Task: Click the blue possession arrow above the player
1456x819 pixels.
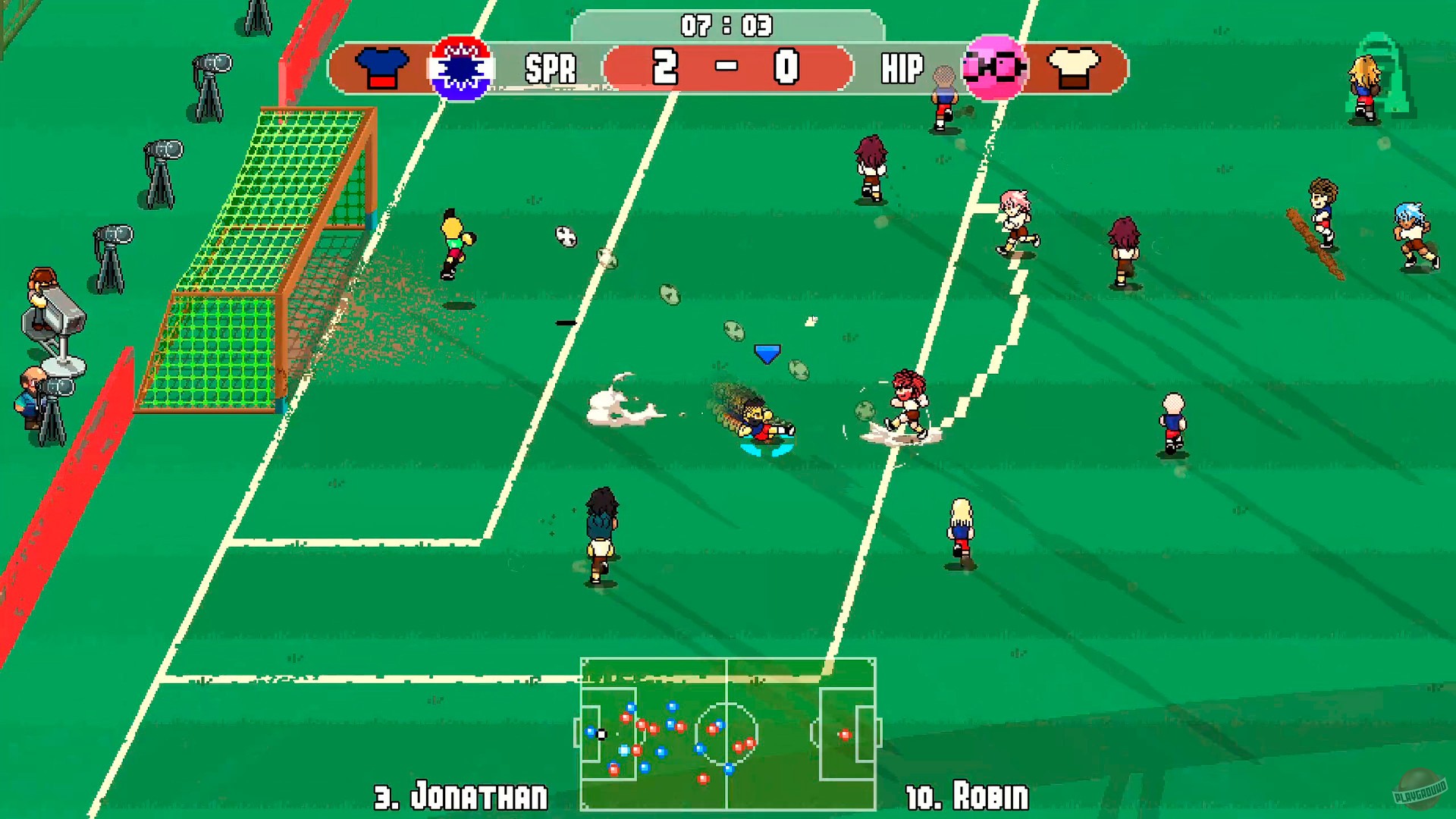Action: tap(766, 353)
